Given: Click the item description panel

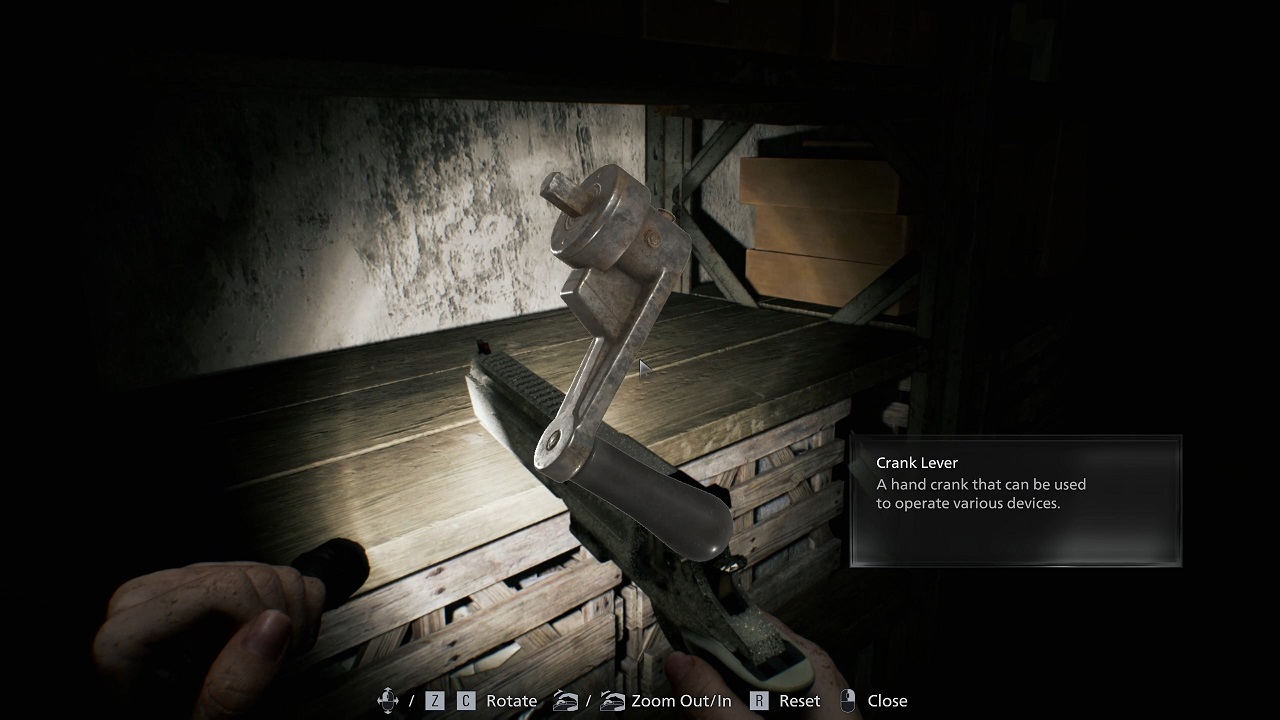Looking at the screenshot, I should pyautogui.click(x=1015, y=500).
